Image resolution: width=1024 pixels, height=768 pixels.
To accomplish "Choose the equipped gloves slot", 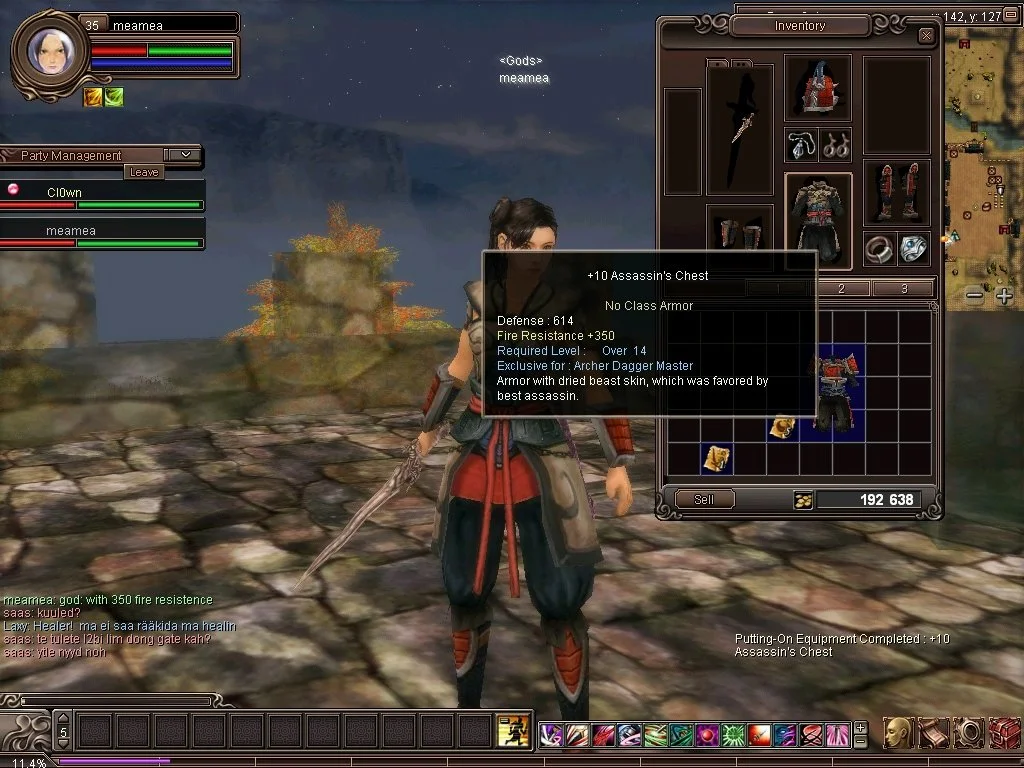I will [x=740, y=234].
